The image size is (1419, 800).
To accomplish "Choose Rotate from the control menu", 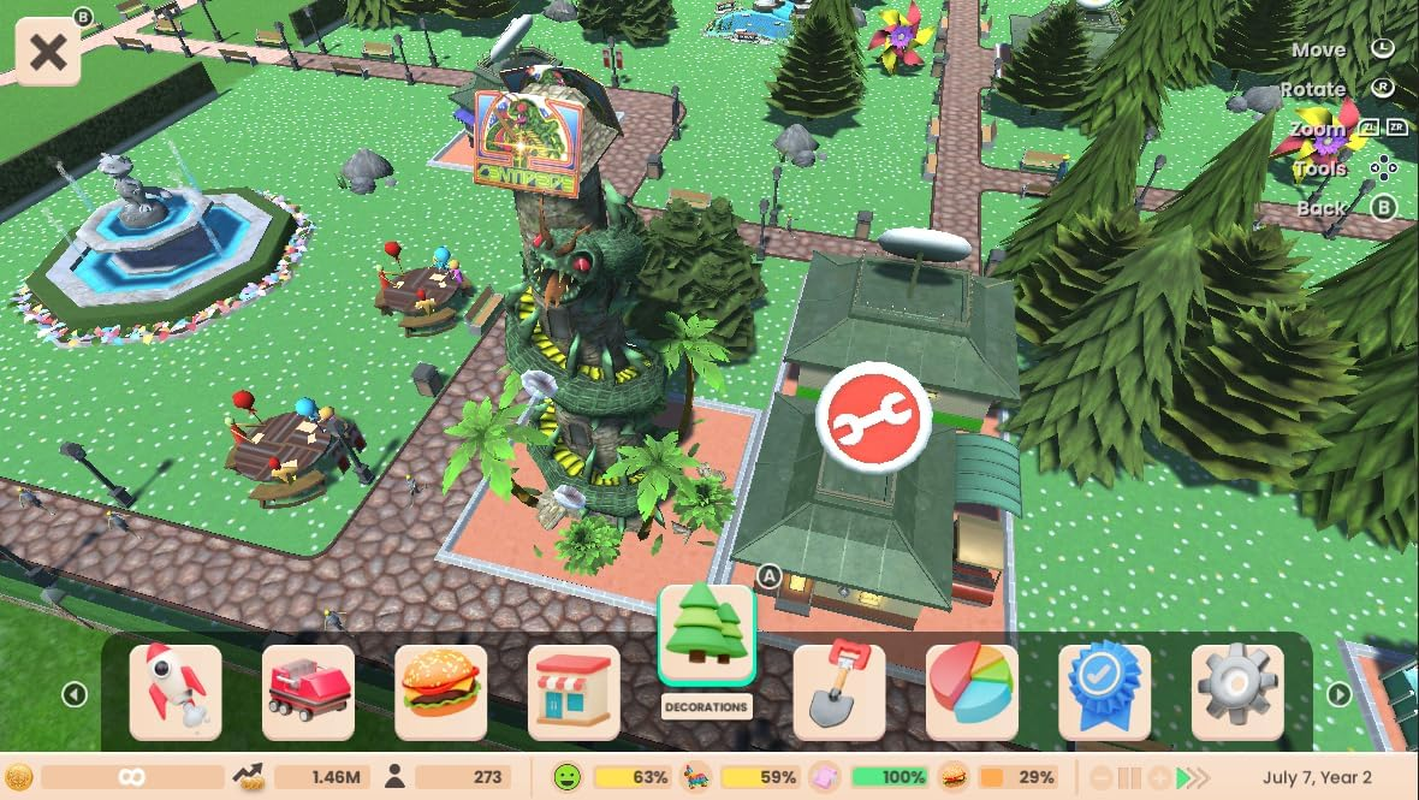I will click(1314, 89).
